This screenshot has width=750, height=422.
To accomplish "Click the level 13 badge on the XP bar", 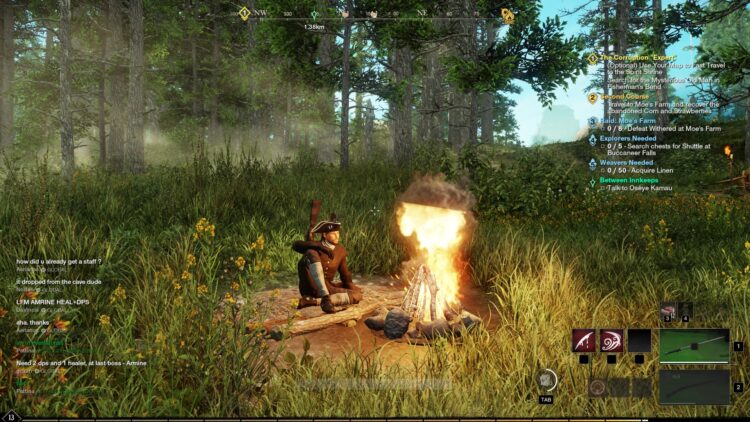I will 11,416.
